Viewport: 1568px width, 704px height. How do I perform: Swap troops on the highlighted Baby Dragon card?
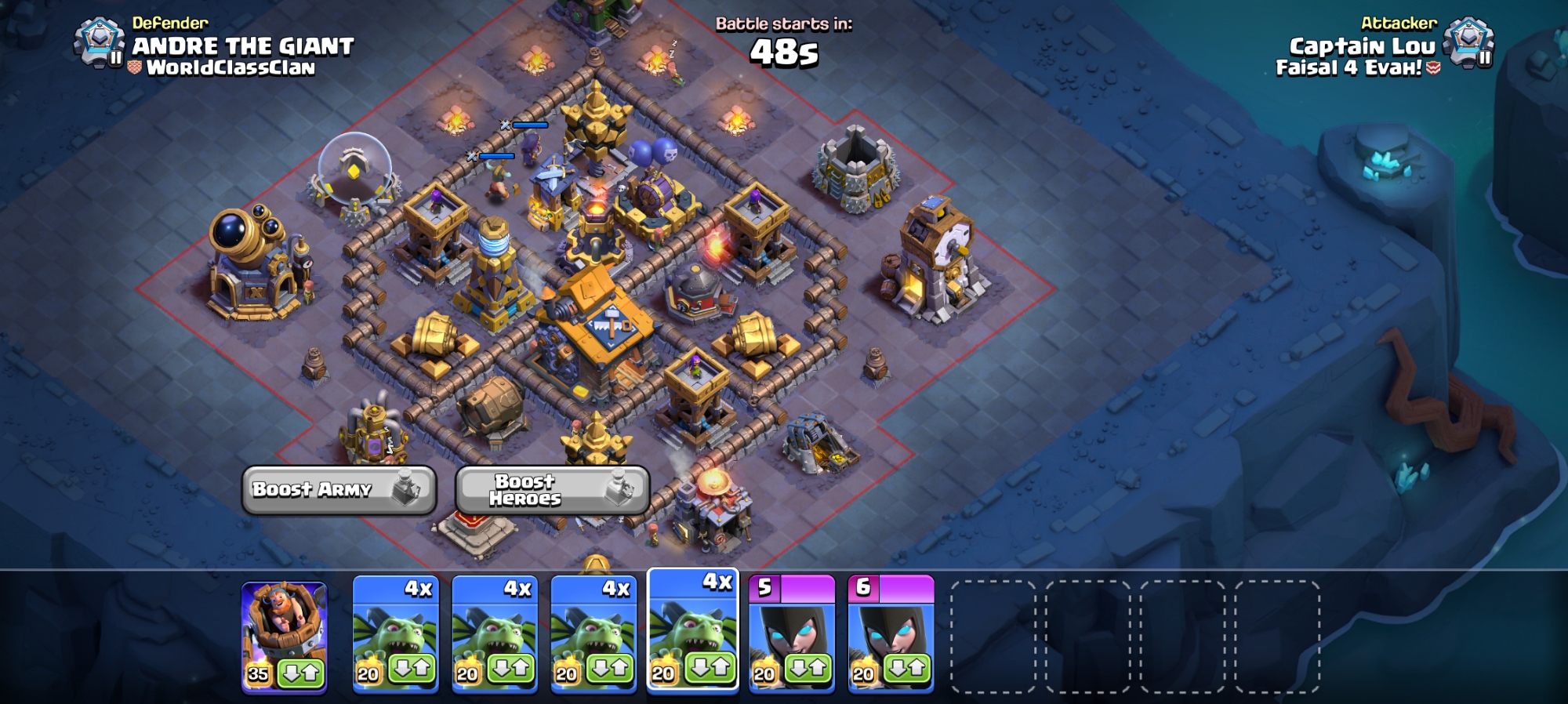[710, 669]
